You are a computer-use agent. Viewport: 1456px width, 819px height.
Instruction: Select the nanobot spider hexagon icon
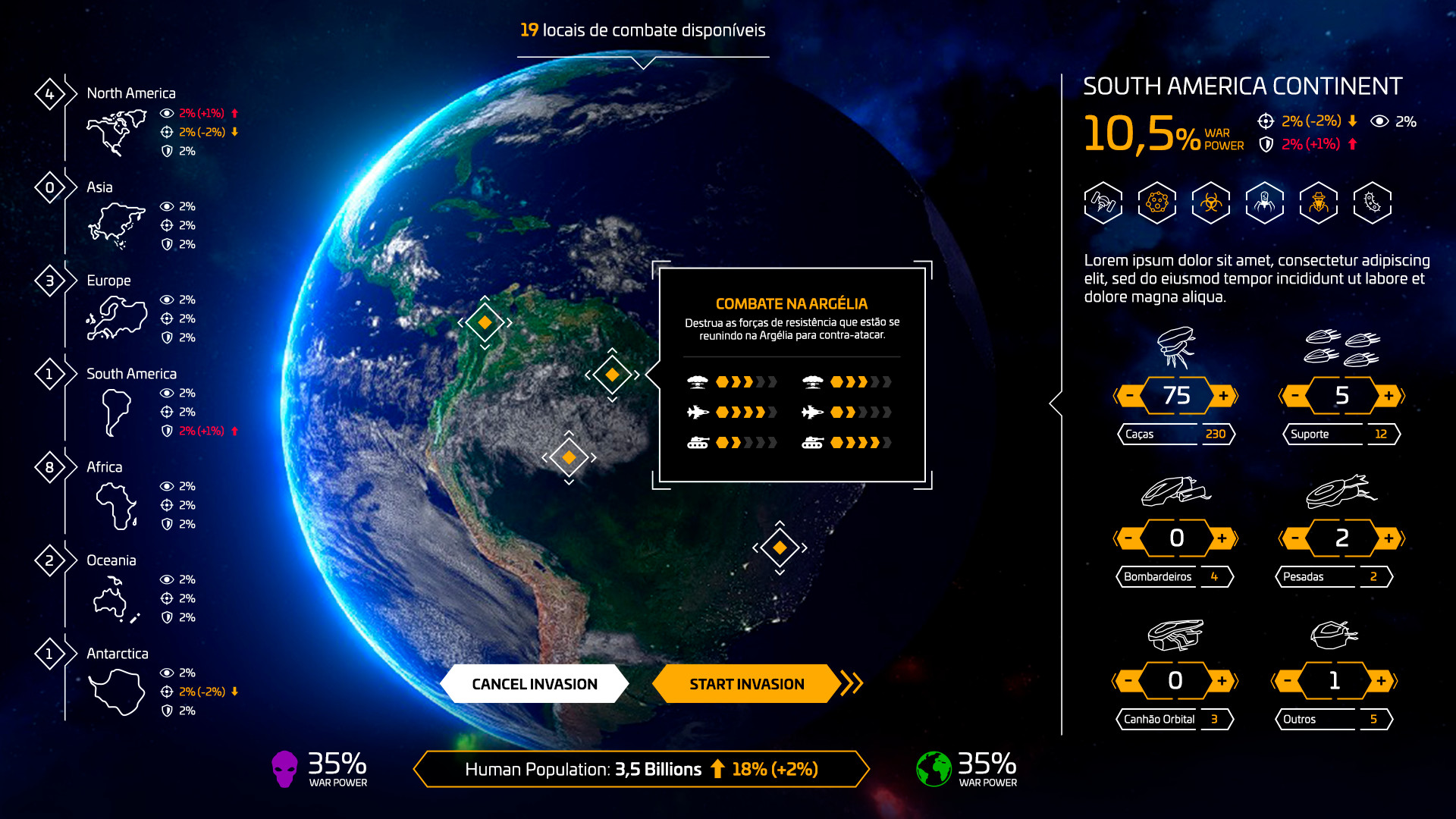point(1264,202)
